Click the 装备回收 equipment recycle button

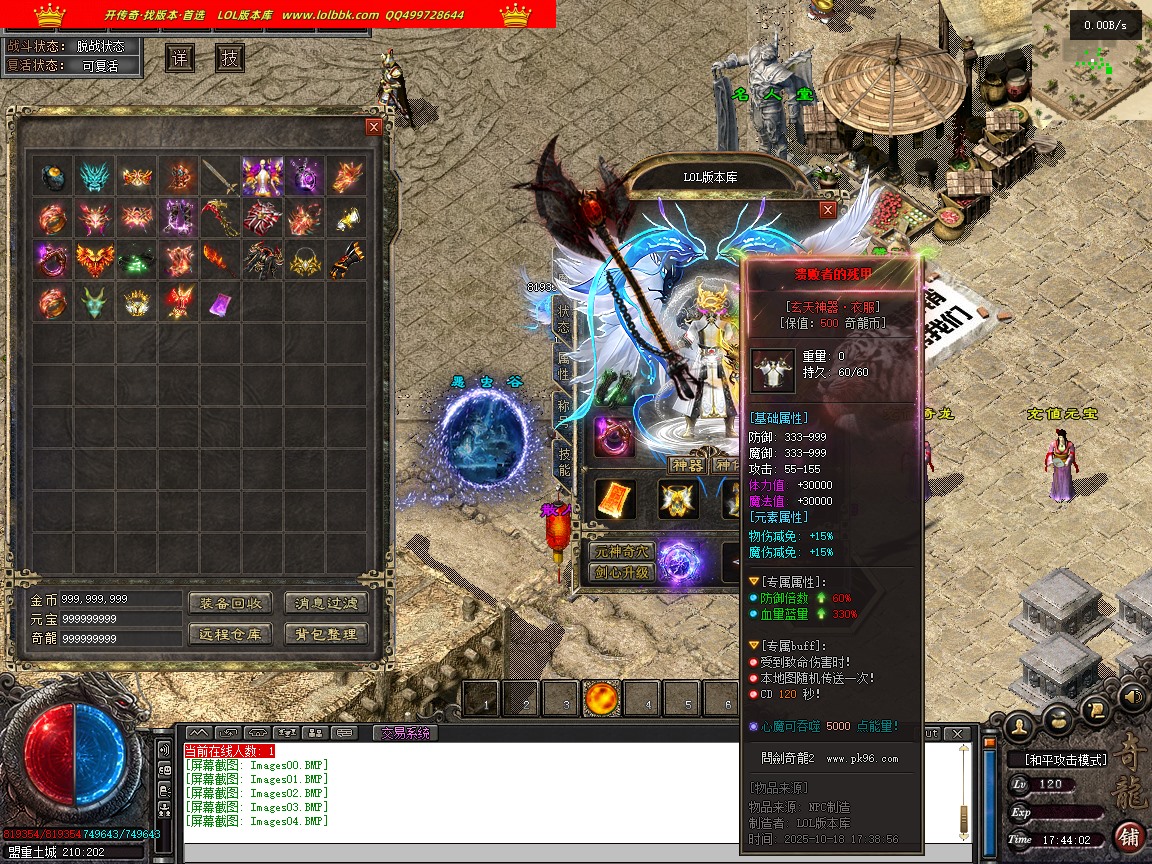(x=230, y=603)
